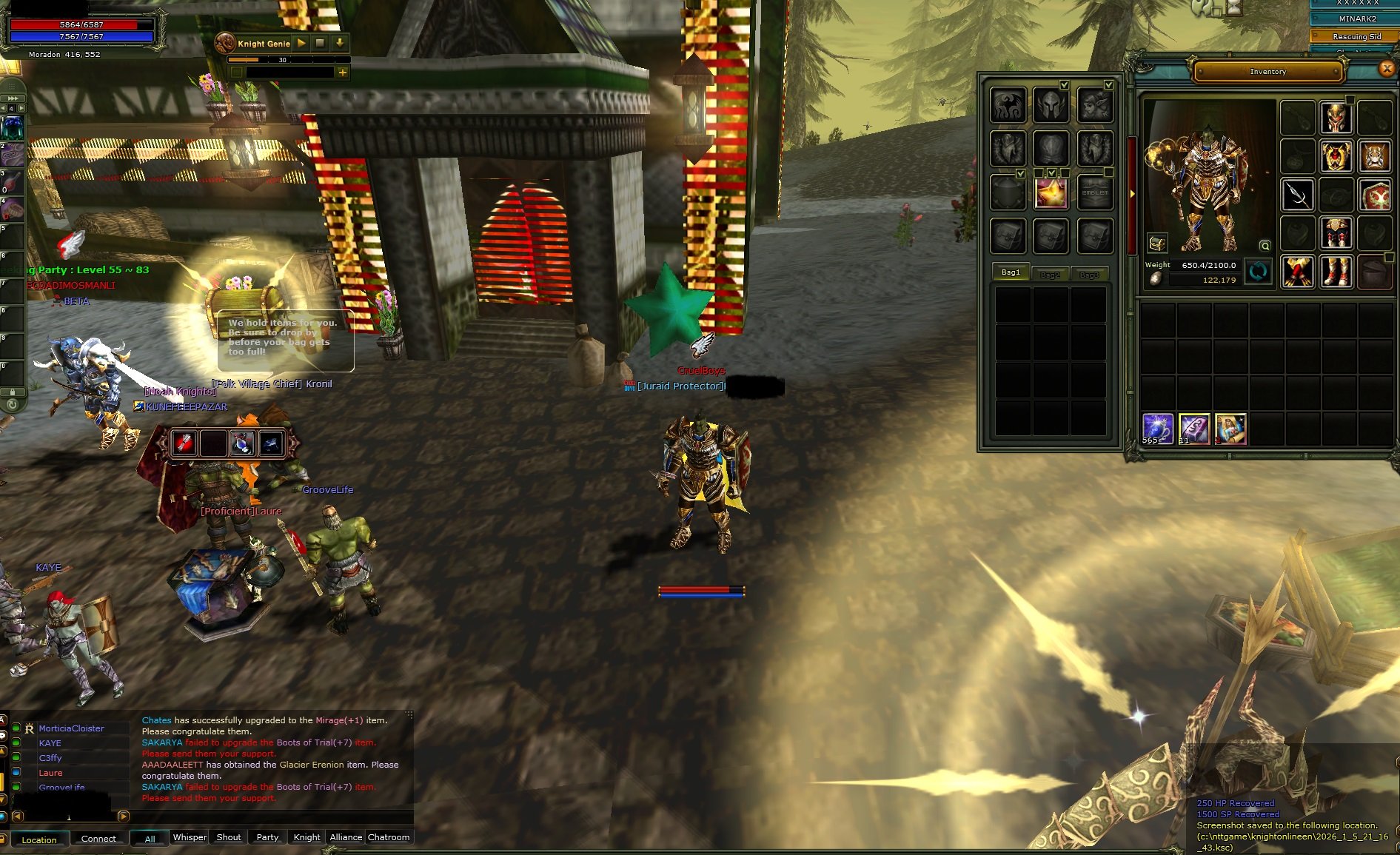Image resolution: width=1400 pixels, height=855 pixels.
Task: Toggle the checkbox above the star item
Action: 1051,172
